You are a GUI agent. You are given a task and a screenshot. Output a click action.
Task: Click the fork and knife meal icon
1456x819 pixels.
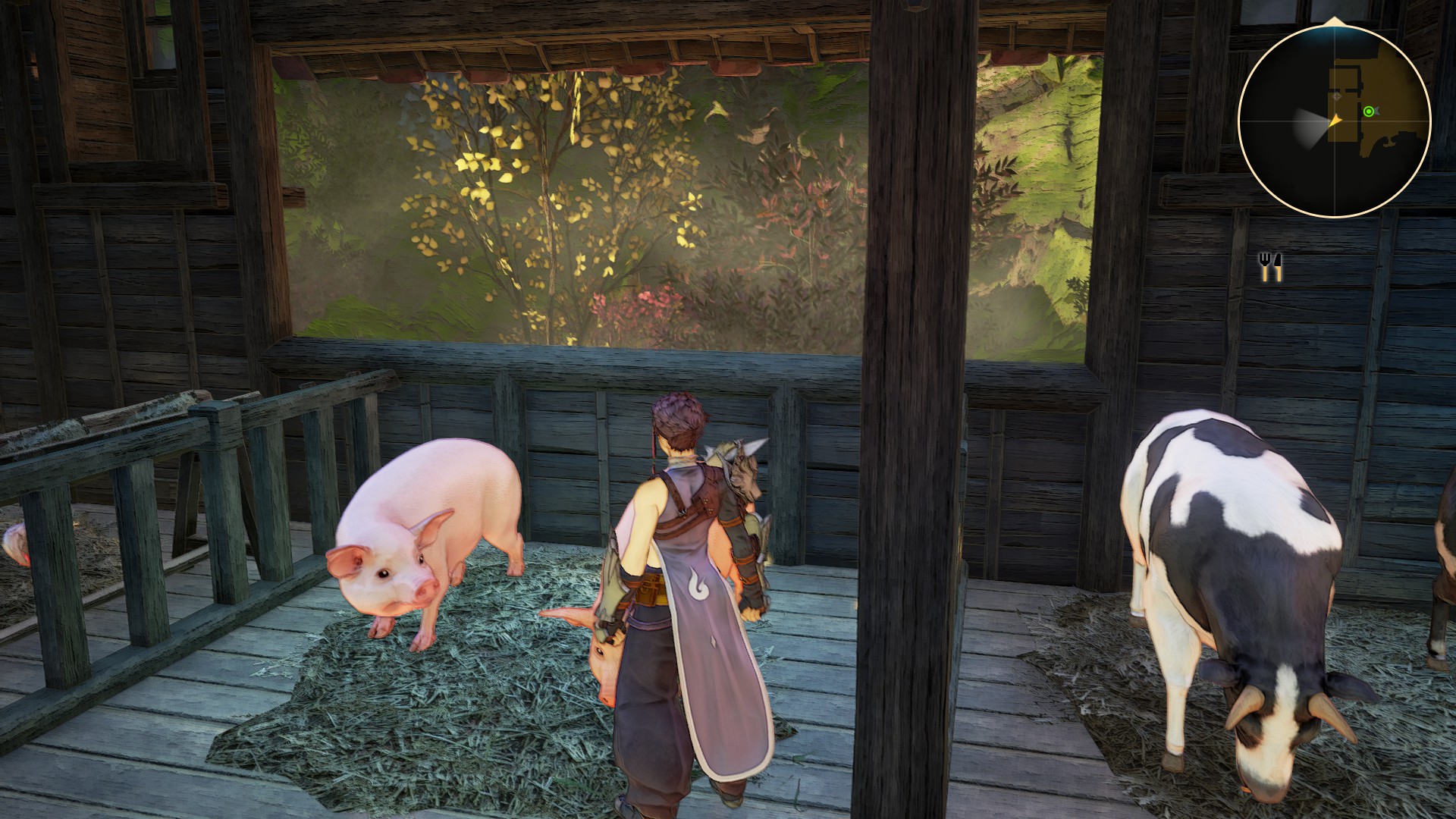pos(1270,266)
